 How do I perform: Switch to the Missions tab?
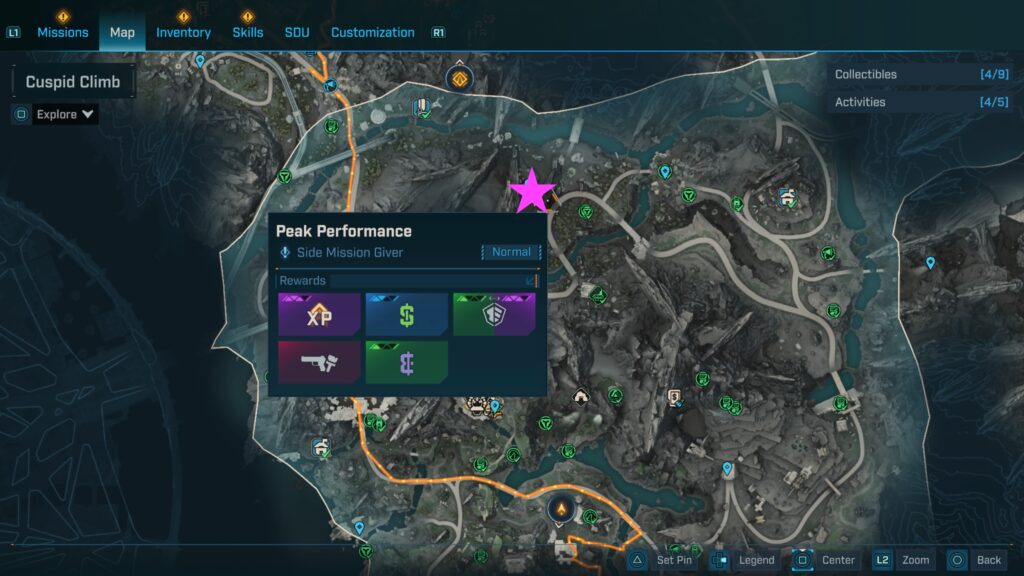[x=62, y=32]
